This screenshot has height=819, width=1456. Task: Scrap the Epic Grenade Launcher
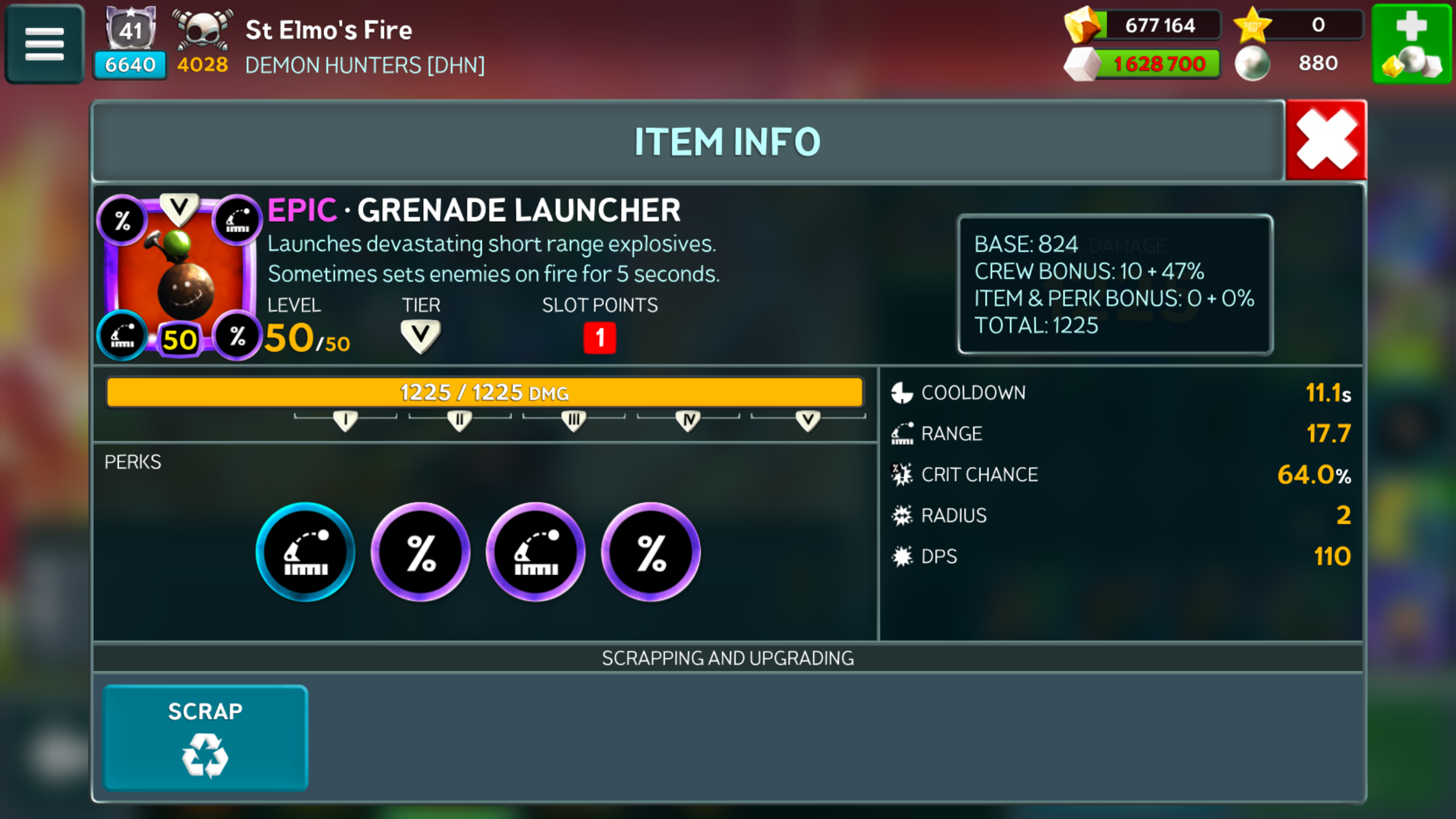tap(205, 738)
